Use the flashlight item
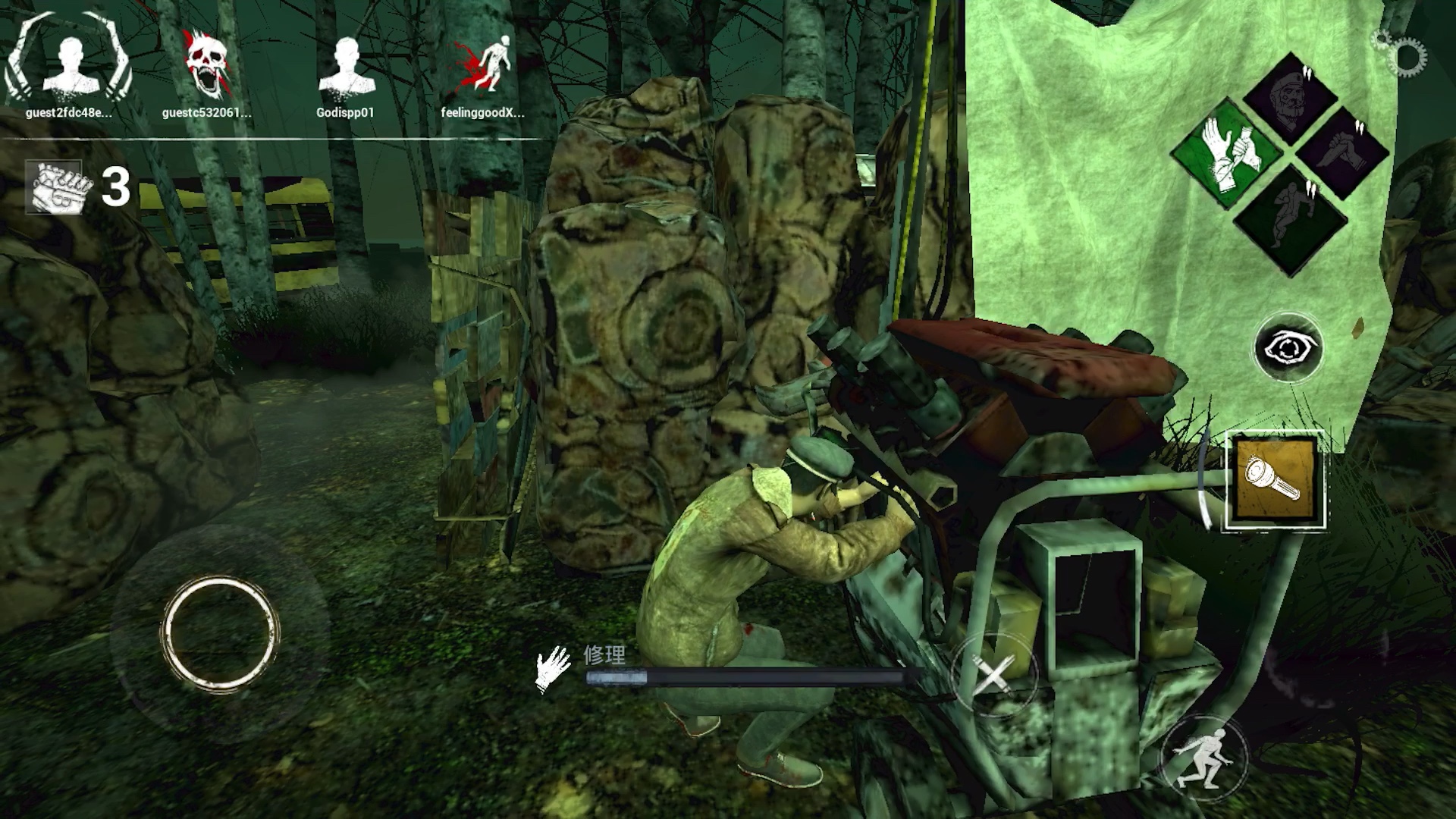 click(1276, 480)
